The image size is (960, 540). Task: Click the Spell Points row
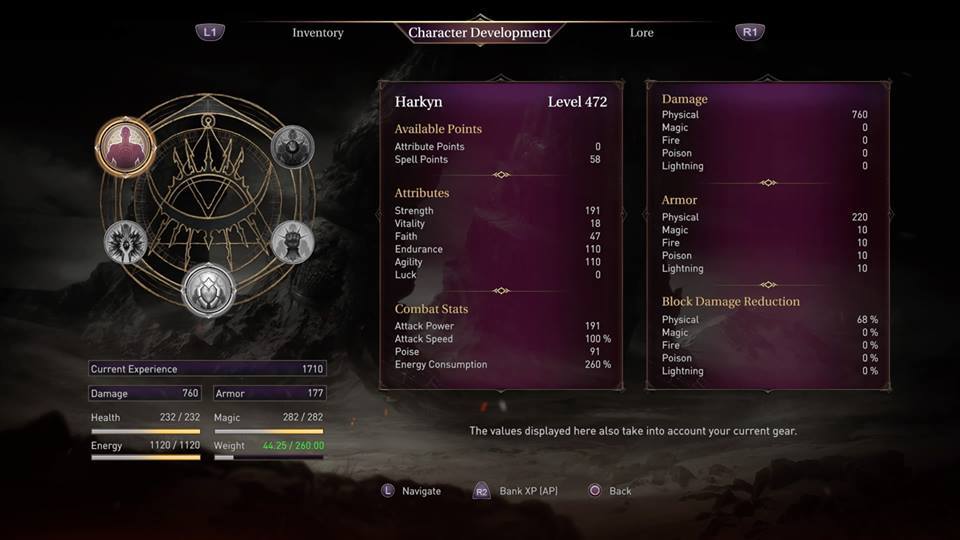(x=497, y=160)
